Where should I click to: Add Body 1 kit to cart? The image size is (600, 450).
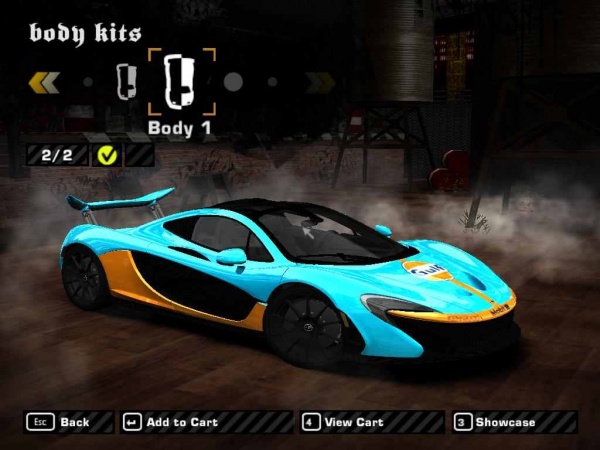point(171,422)
